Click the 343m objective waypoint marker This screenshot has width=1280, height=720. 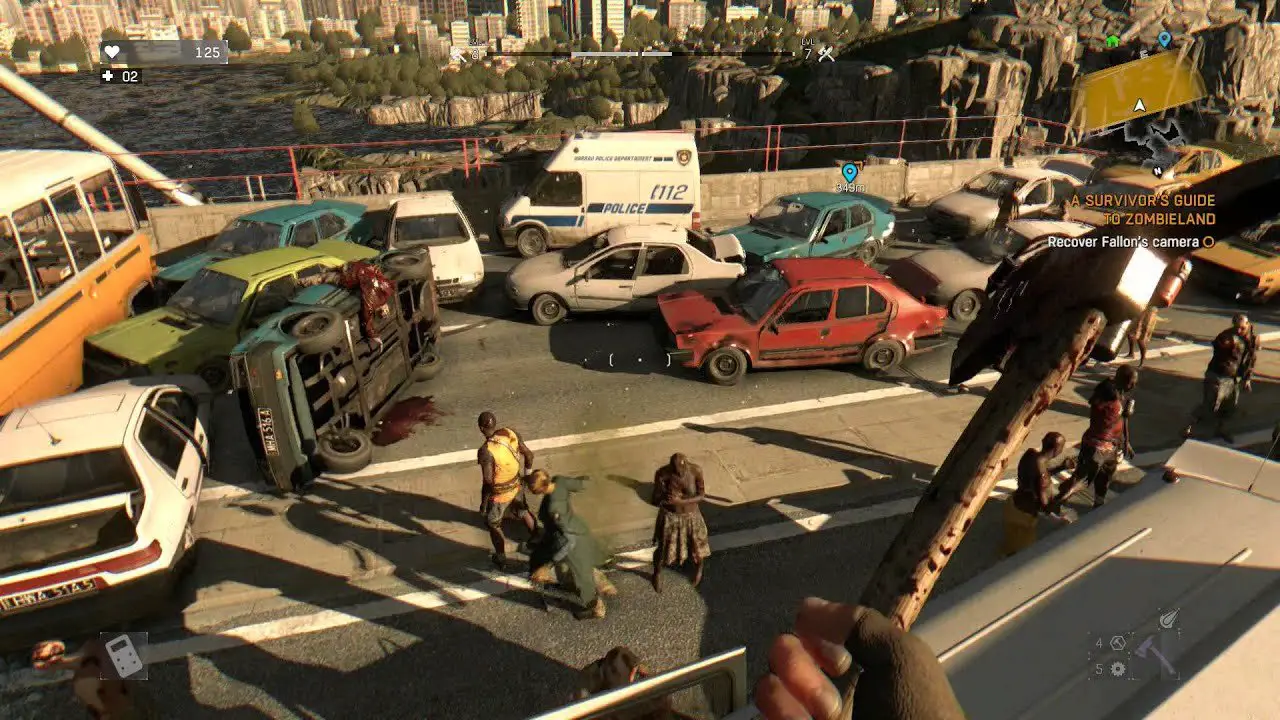click(850, 173)
